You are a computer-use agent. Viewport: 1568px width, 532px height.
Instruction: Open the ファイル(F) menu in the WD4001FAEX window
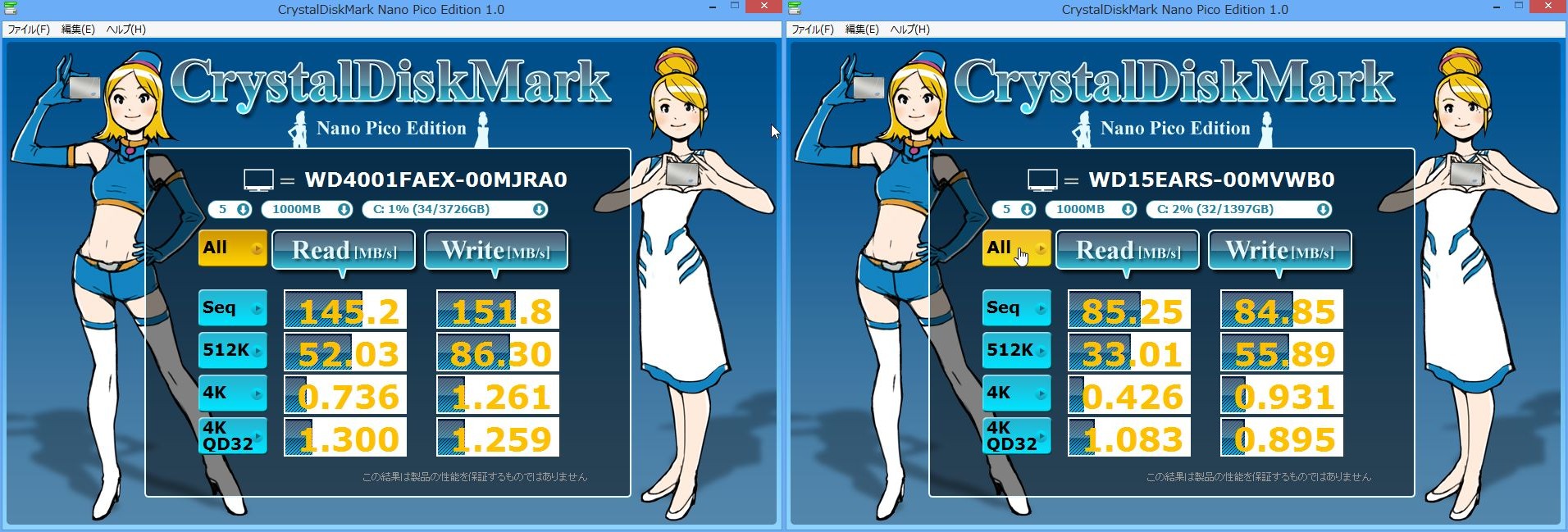click(x=29, y=30)
